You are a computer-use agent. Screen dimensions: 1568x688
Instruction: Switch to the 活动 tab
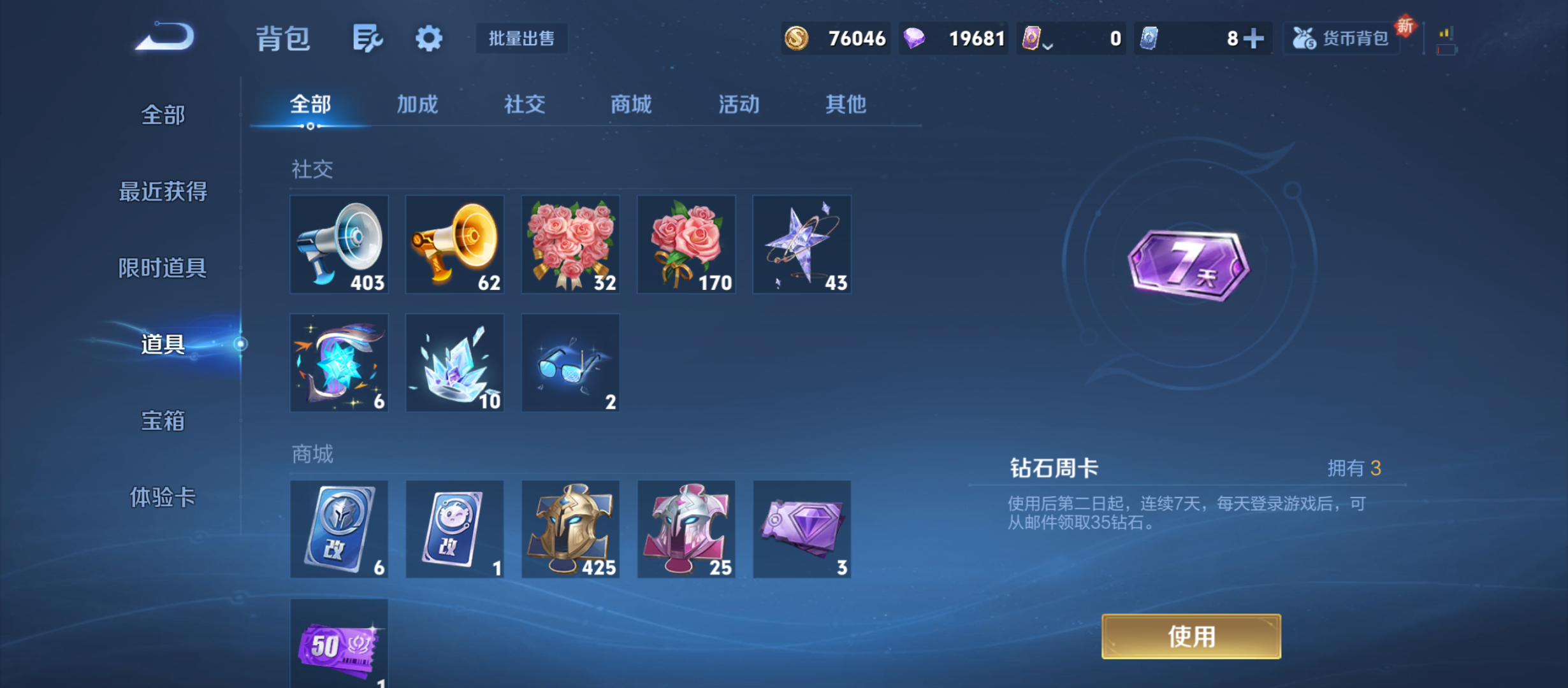pos(737,104)
